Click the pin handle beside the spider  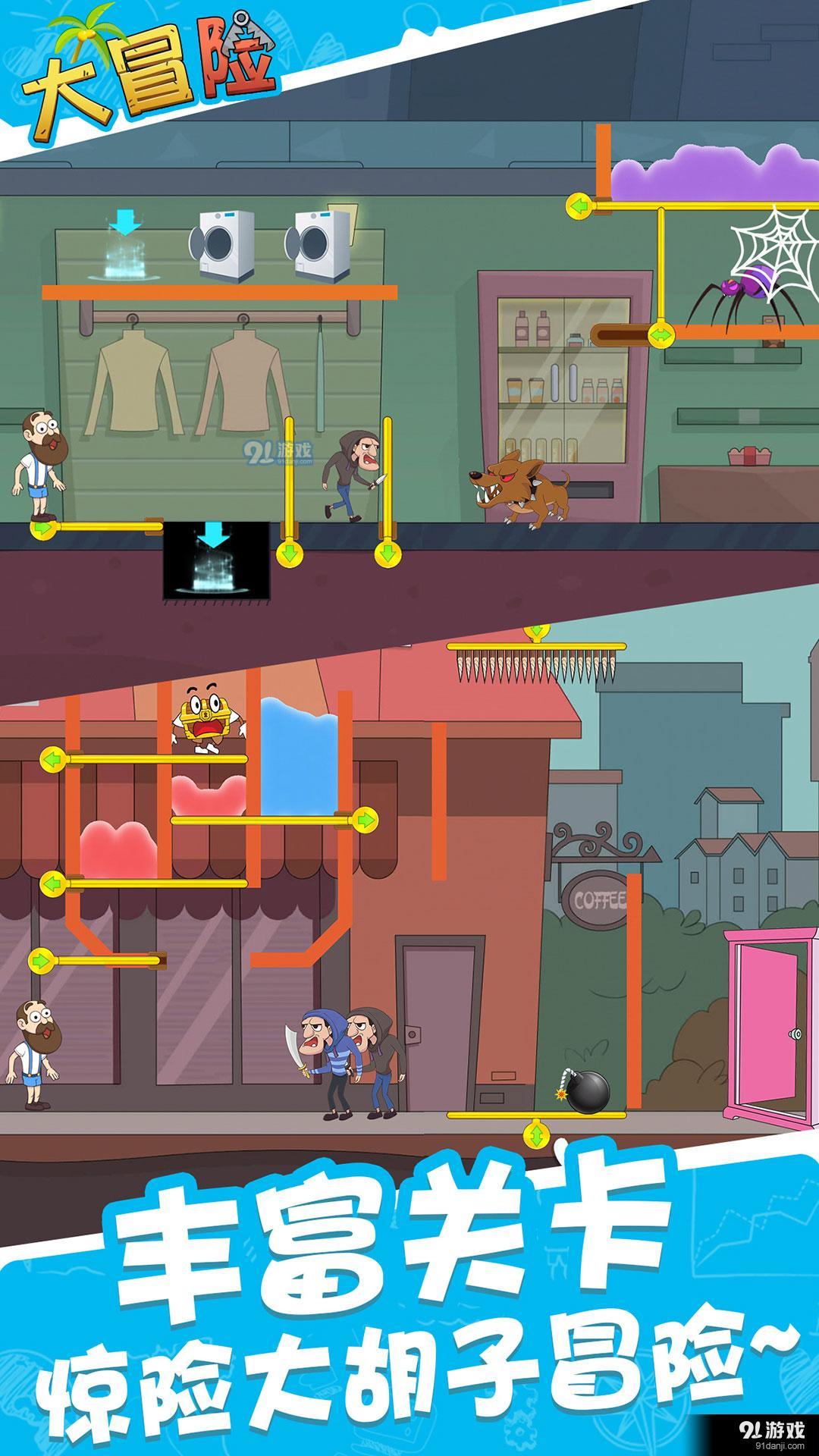[x=661, y=333]
